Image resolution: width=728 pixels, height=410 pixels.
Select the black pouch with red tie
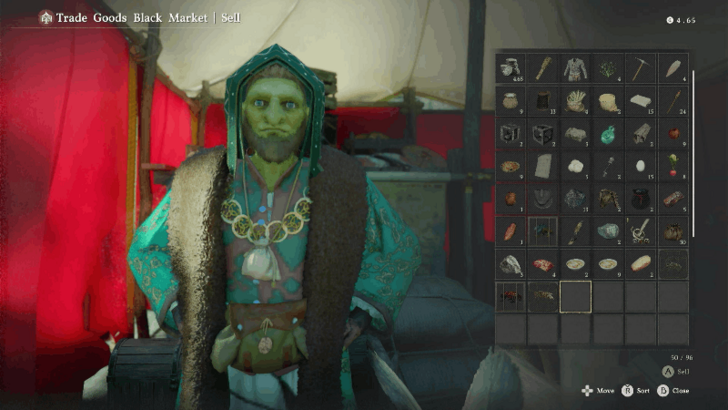(640, 198)
